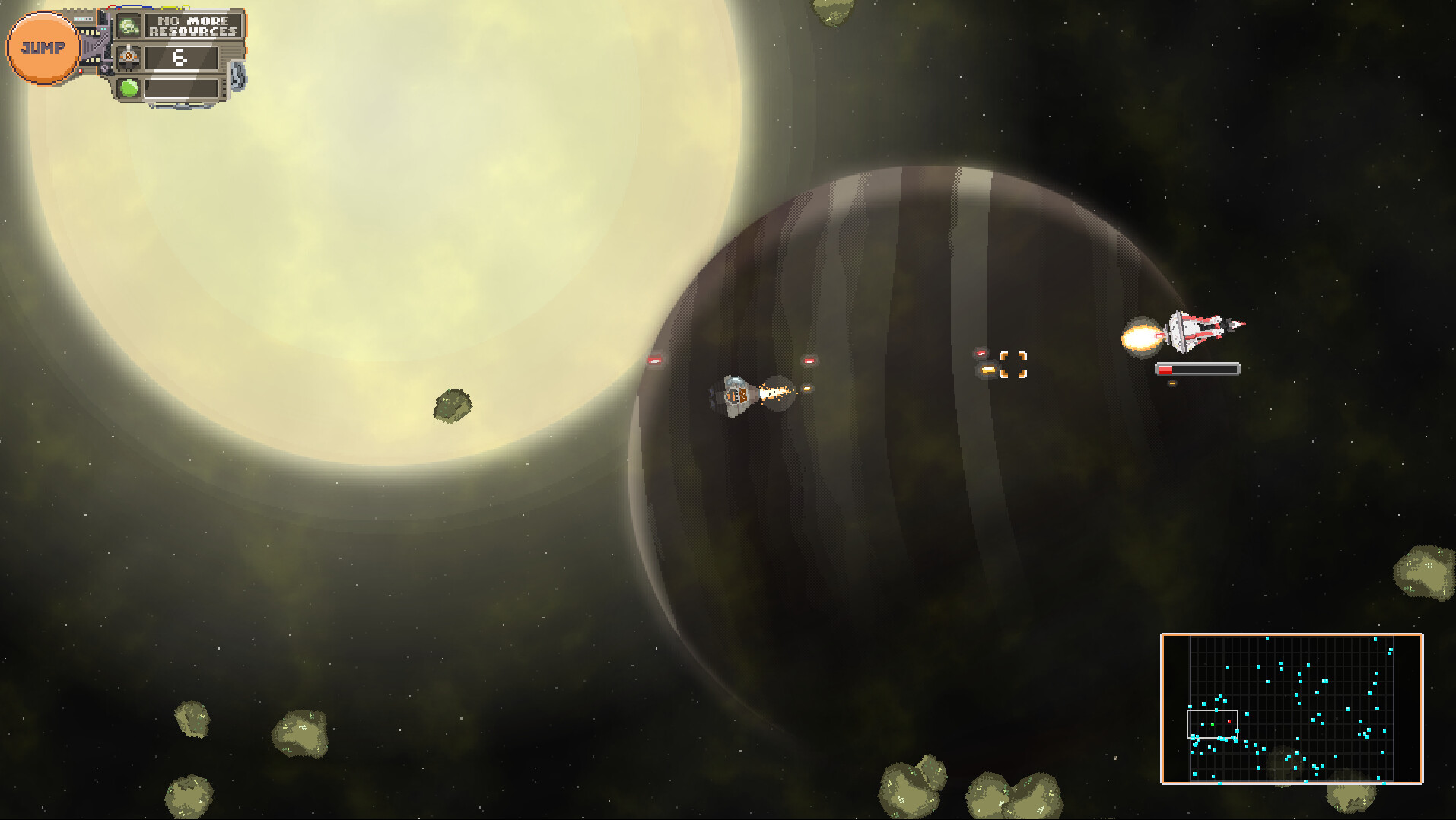1456x820 pixels.
Task: Click the NO MORE RESOURCES display panel
Action: tap(196, 26)
